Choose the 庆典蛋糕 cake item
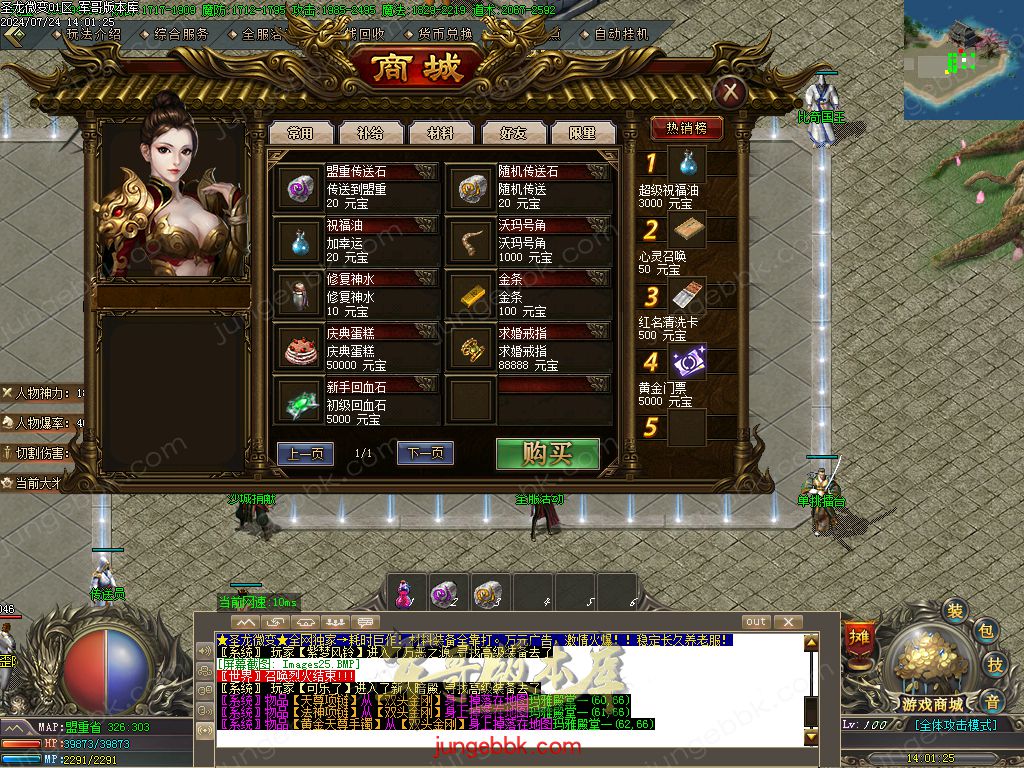 click(x=297, y=348)
